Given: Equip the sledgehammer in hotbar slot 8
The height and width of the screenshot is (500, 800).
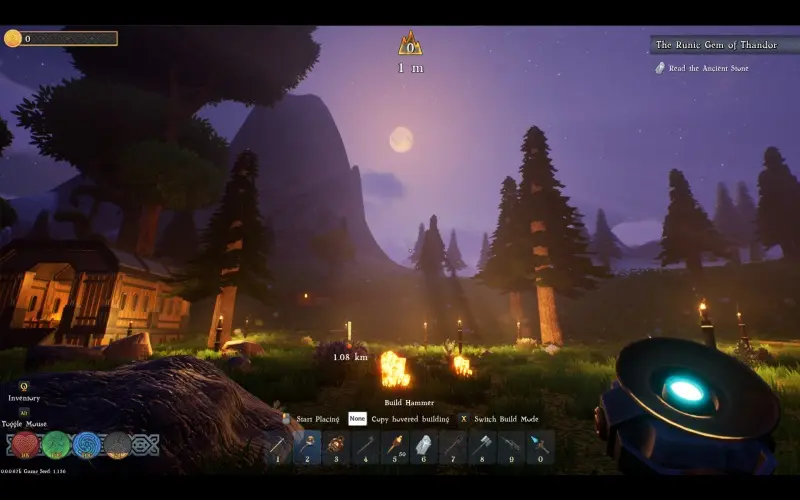Looking at the screenshot, I should pyautogui.click(x=482, y=445).
